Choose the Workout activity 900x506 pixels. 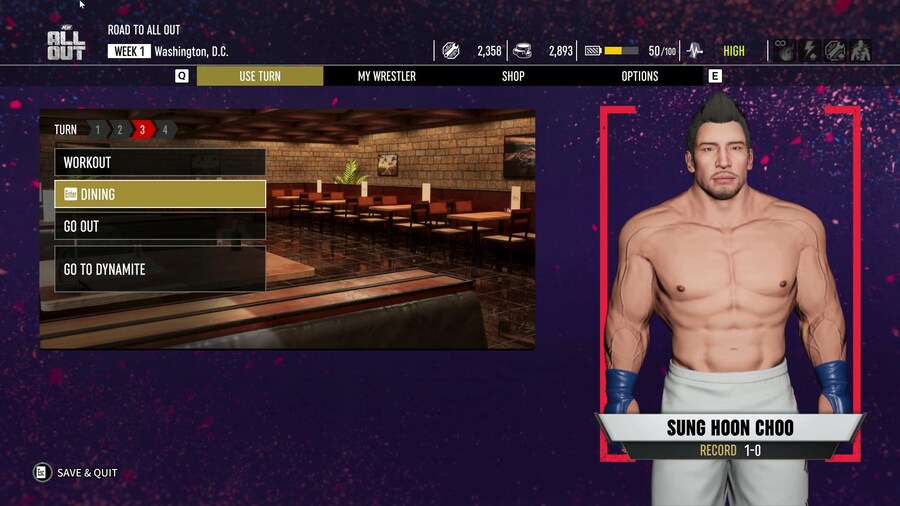[160, 162]
